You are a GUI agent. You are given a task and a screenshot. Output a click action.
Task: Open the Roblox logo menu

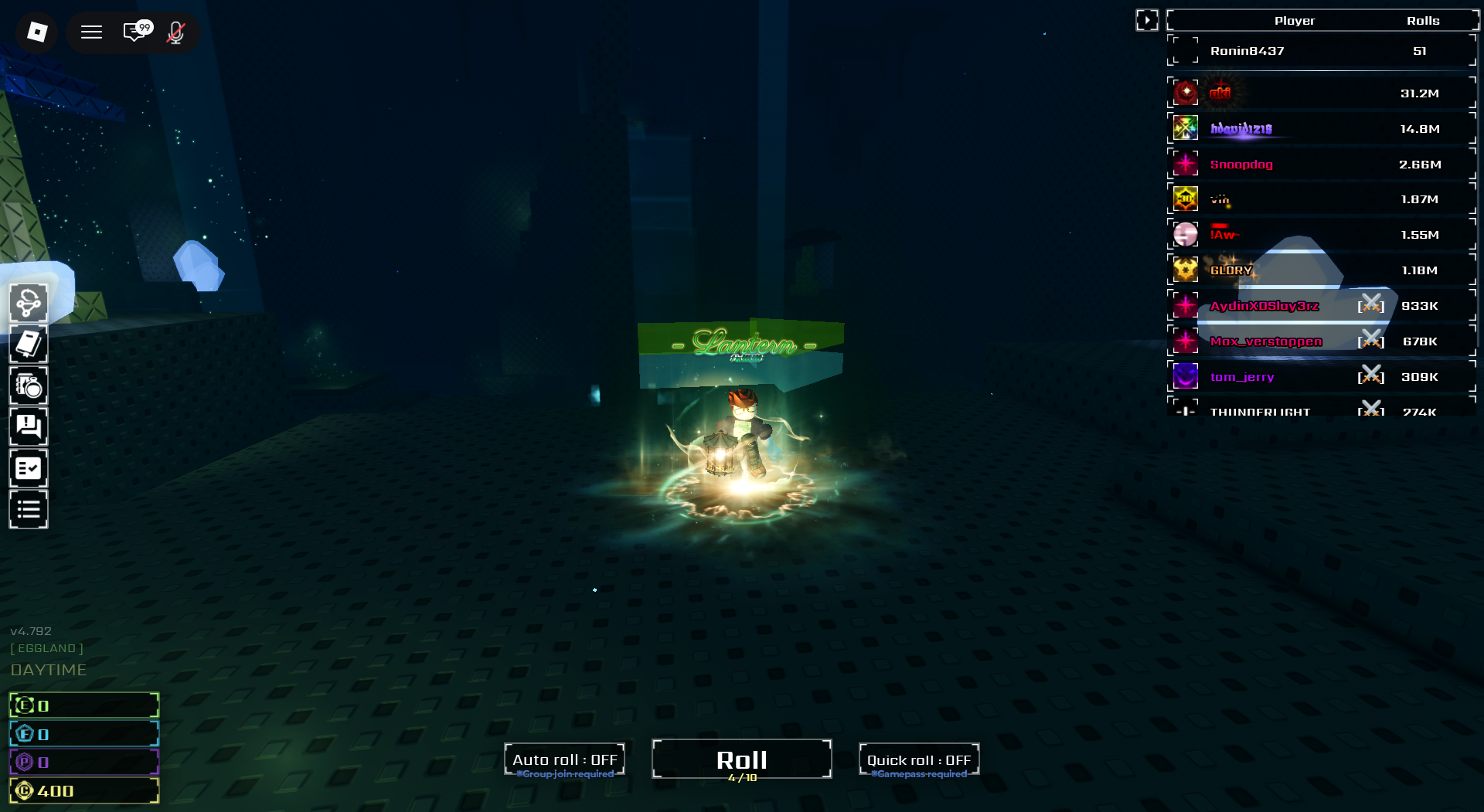point(37,32)
